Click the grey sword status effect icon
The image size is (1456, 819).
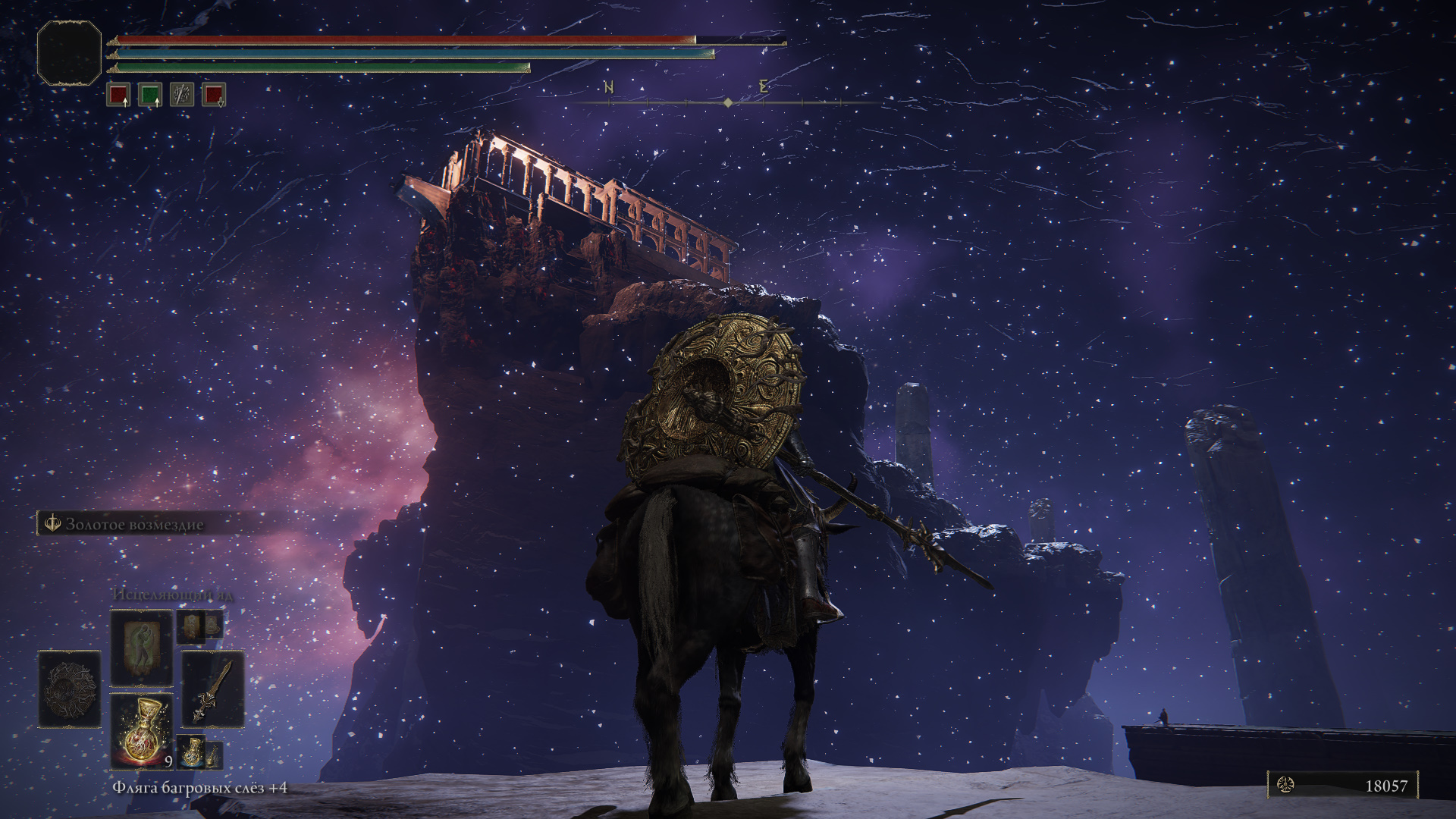coord(182,95)
